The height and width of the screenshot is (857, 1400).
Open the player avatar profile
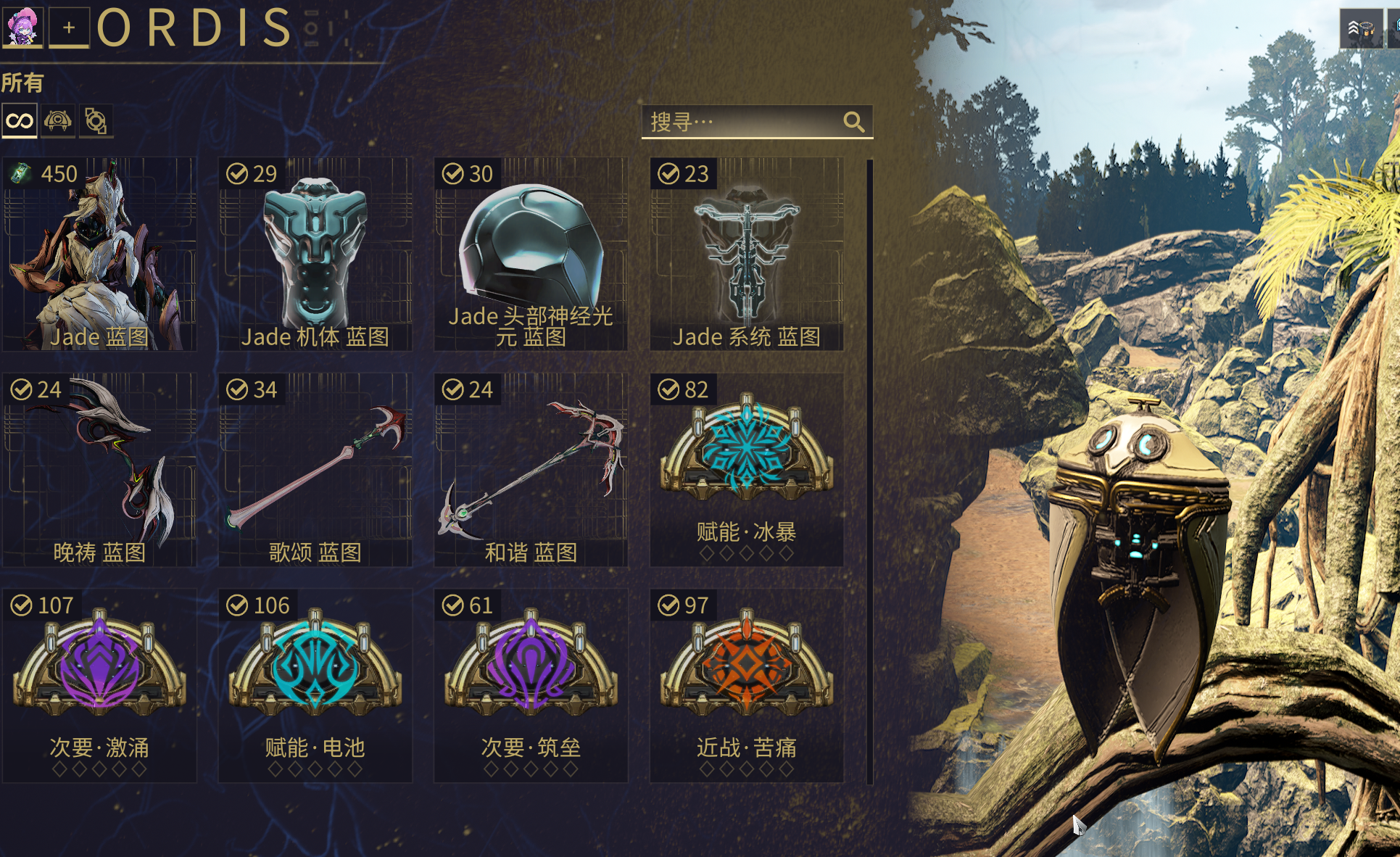tap(22, 26)
